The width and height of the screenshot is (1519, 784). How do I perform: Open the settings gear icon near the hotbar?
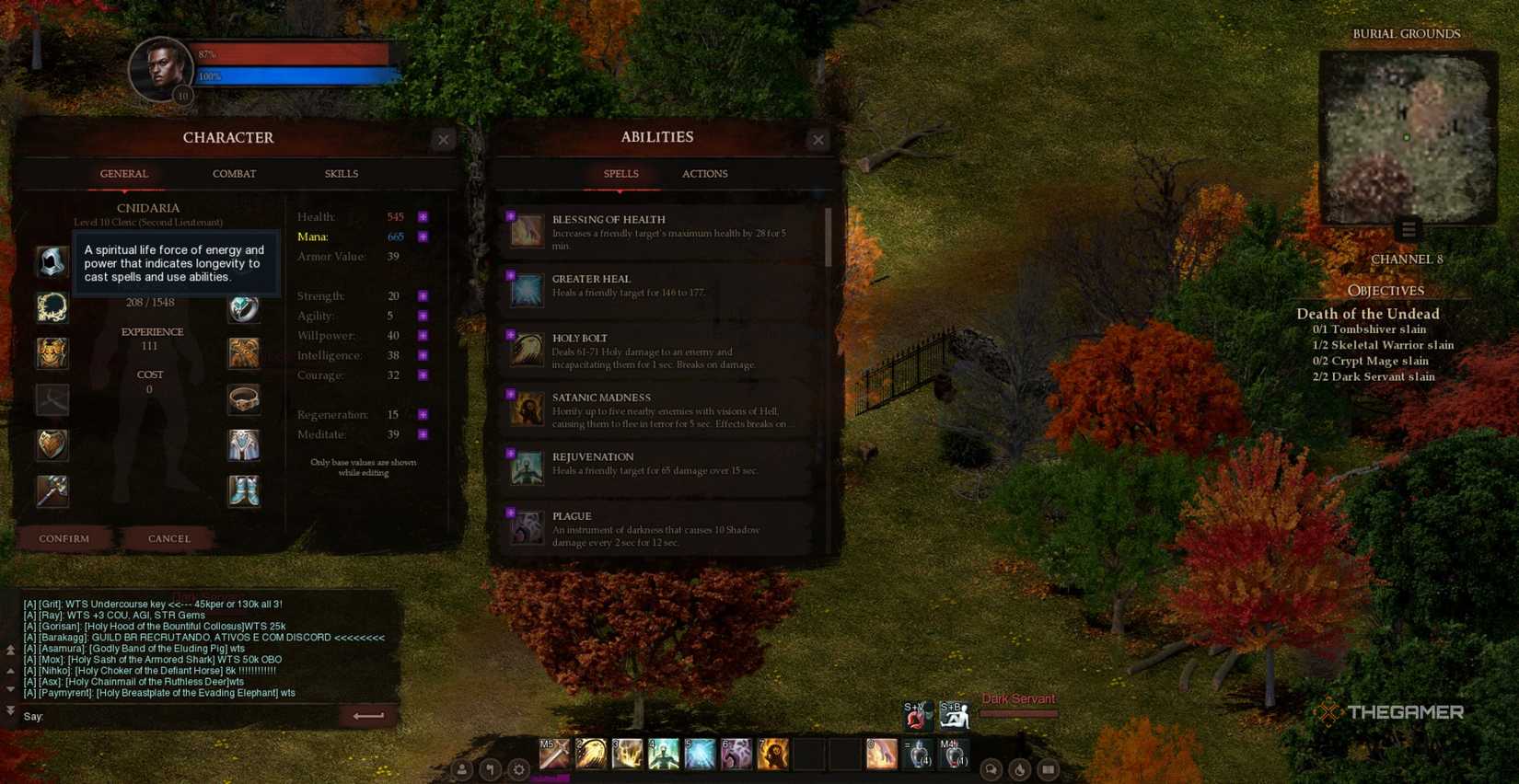[518, 768]
